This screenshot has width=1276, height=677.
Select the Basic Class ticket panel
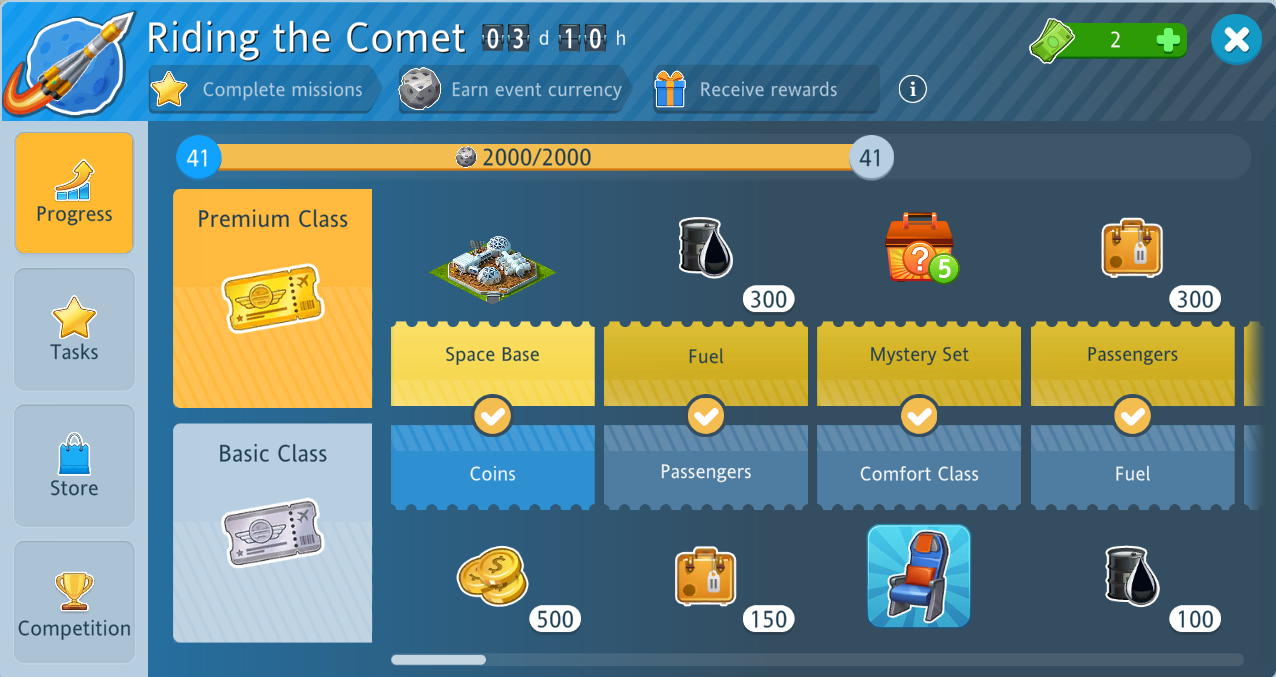(x=272, y=532)
